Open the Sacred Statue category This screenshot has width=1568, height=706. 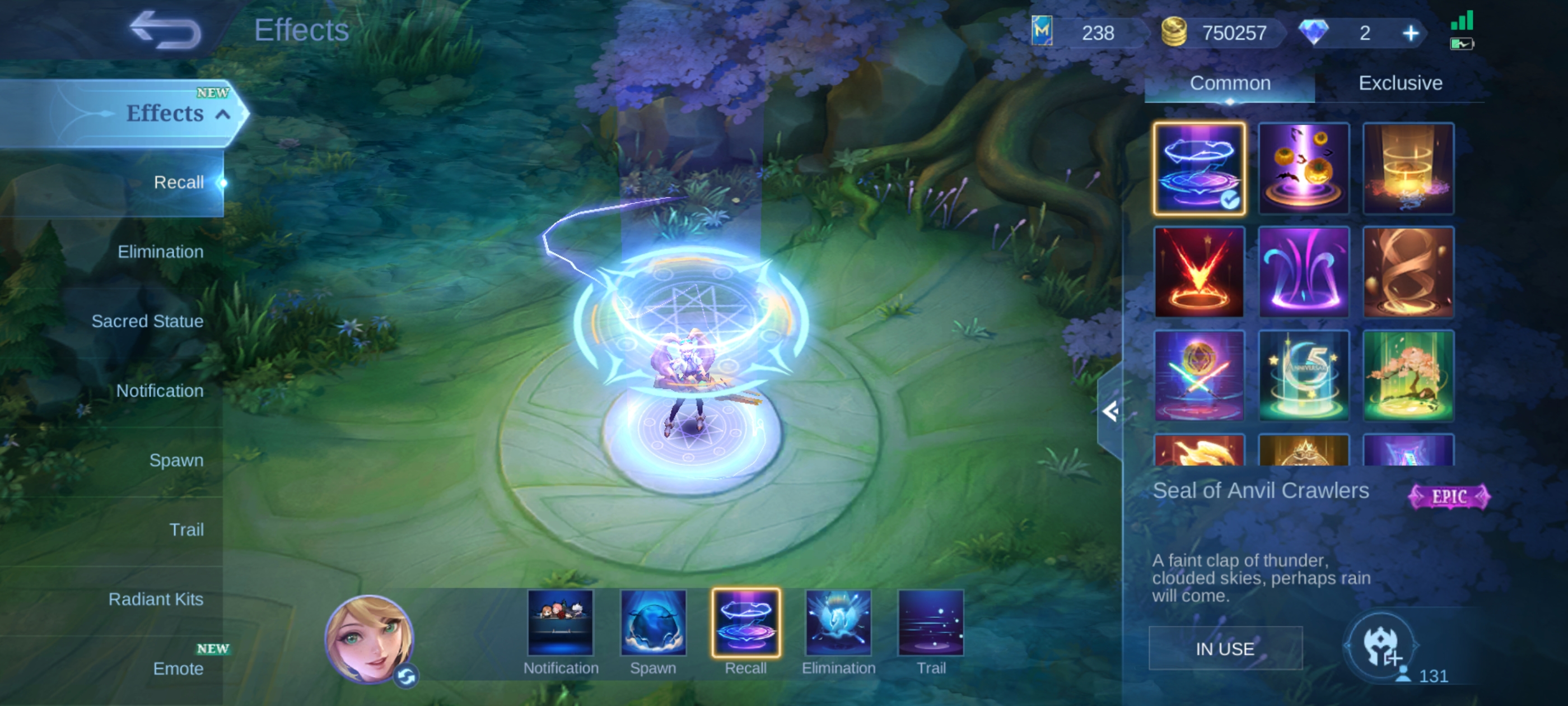pos(147,321)
